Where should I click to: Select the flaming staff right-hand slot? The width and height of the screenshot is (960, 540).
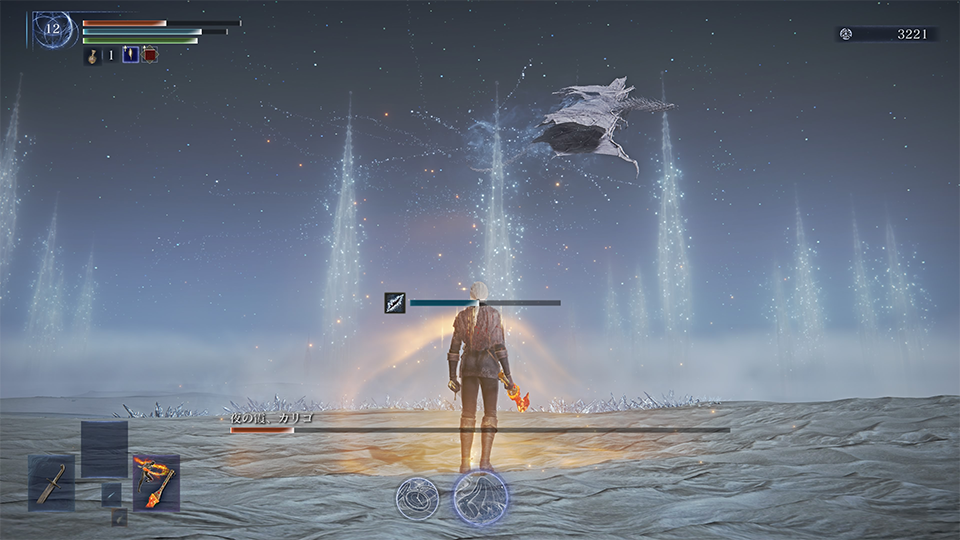pos(156,482)
